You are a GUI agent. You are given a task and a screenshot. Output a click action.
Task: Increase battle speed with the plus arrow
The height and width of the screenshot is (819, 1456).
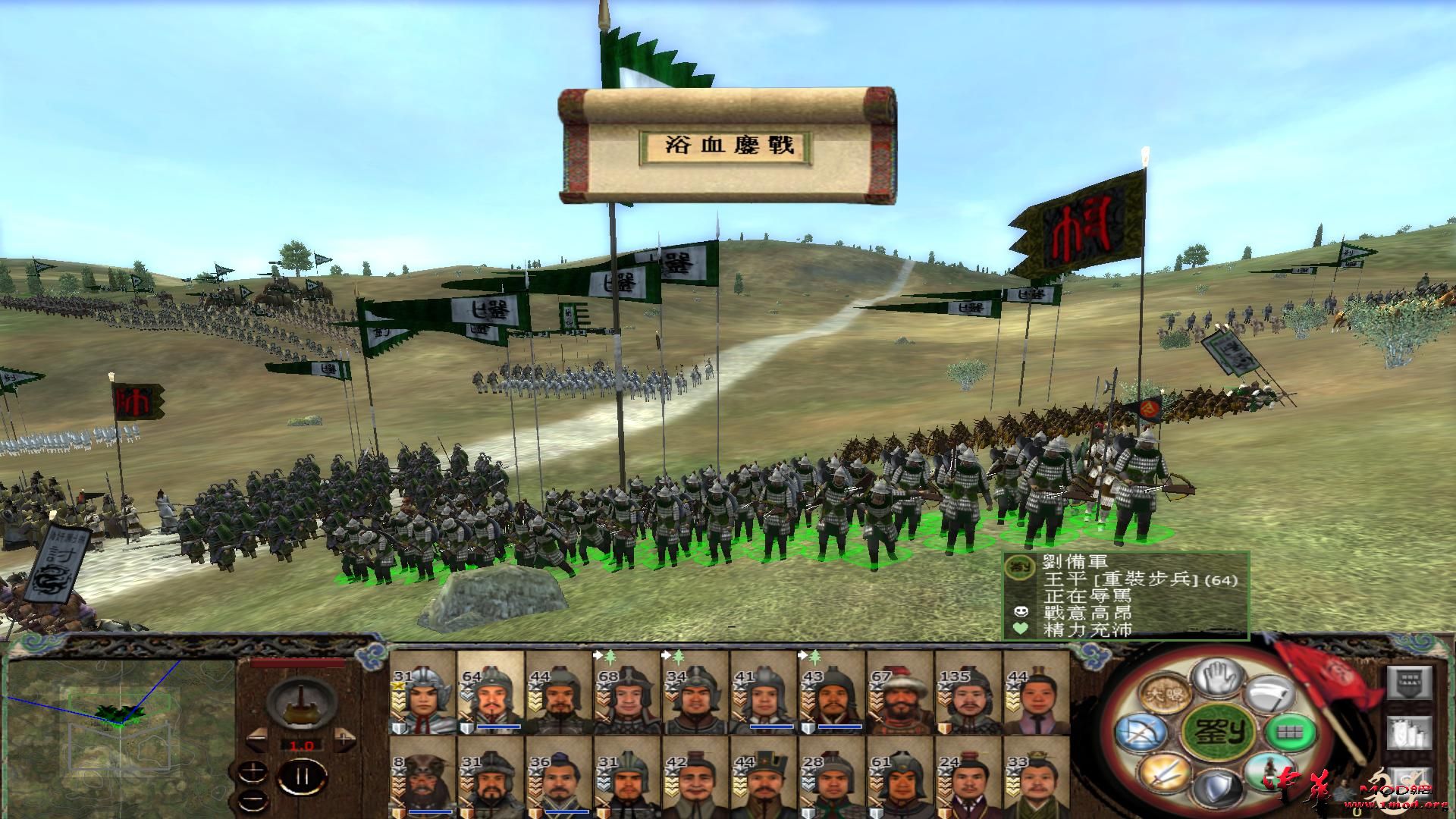344,739
